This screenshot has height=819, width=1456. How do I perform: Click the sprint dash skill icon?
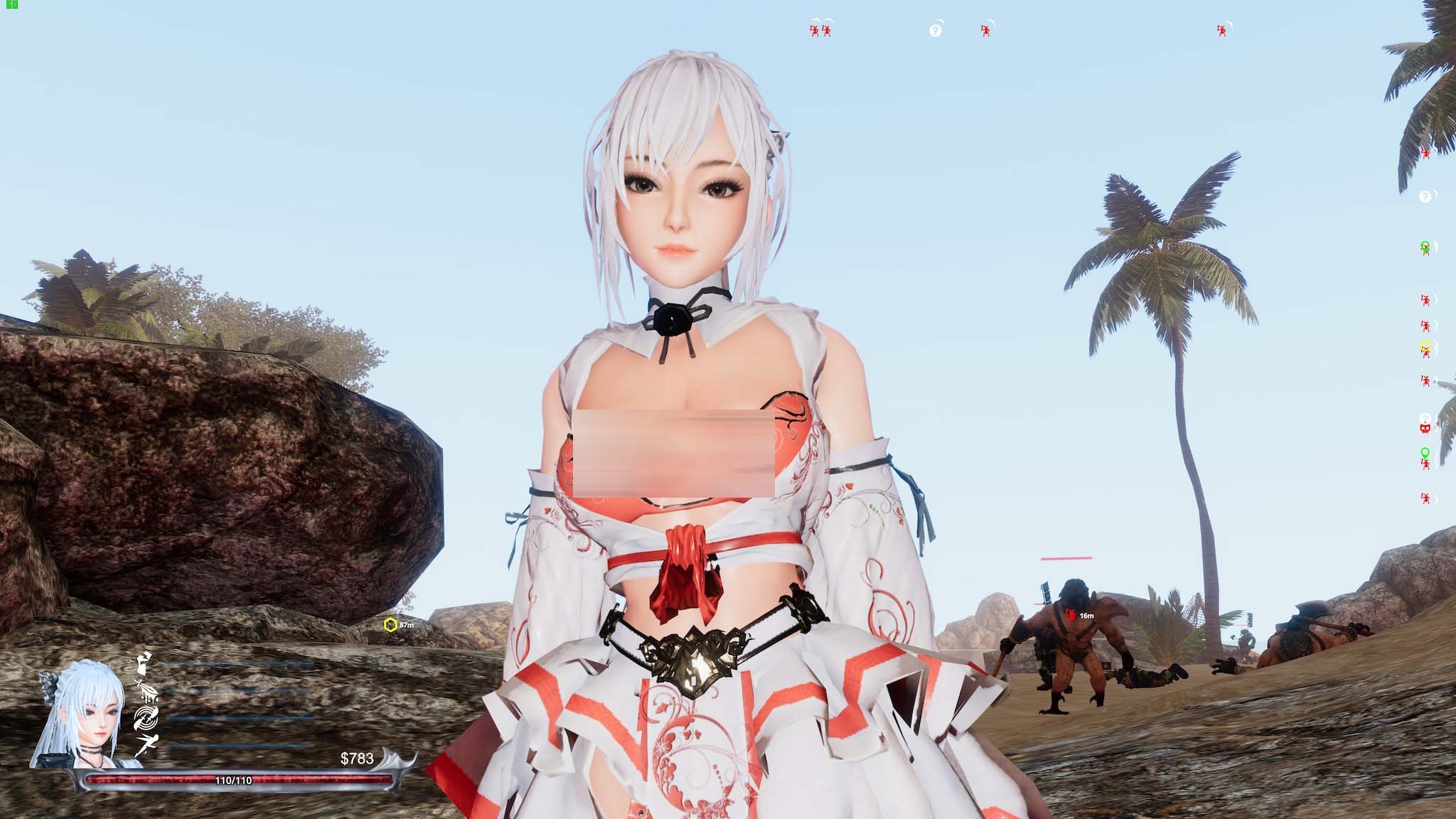pos(148,742)
